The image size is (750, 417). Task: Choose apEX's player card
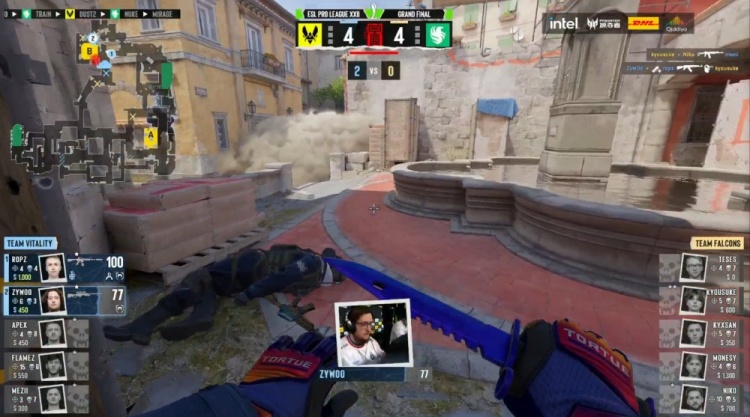pyautogui.click(x=45, y=333)
